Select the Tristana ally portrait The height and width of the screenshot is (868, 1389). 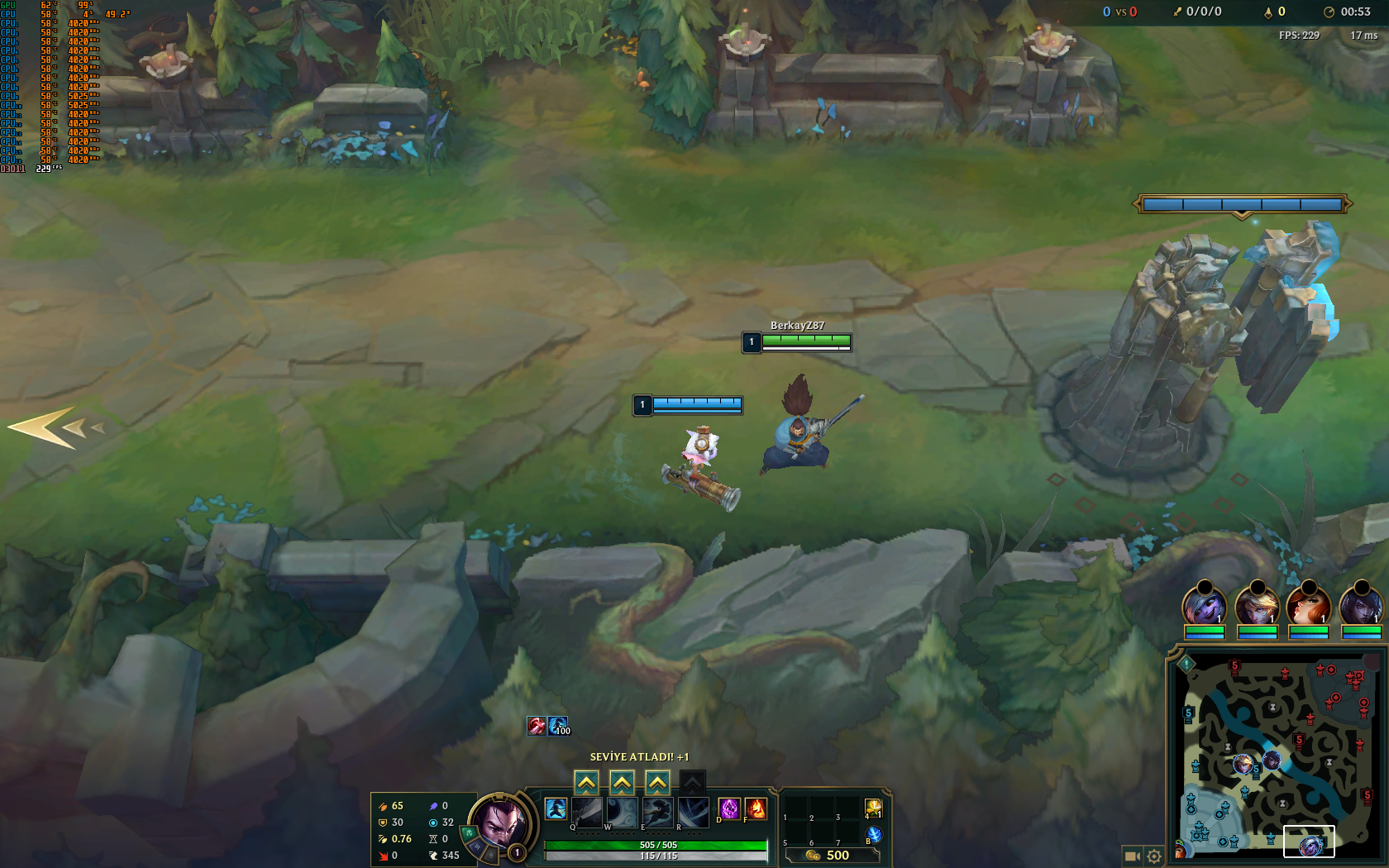click(1204, 606)
